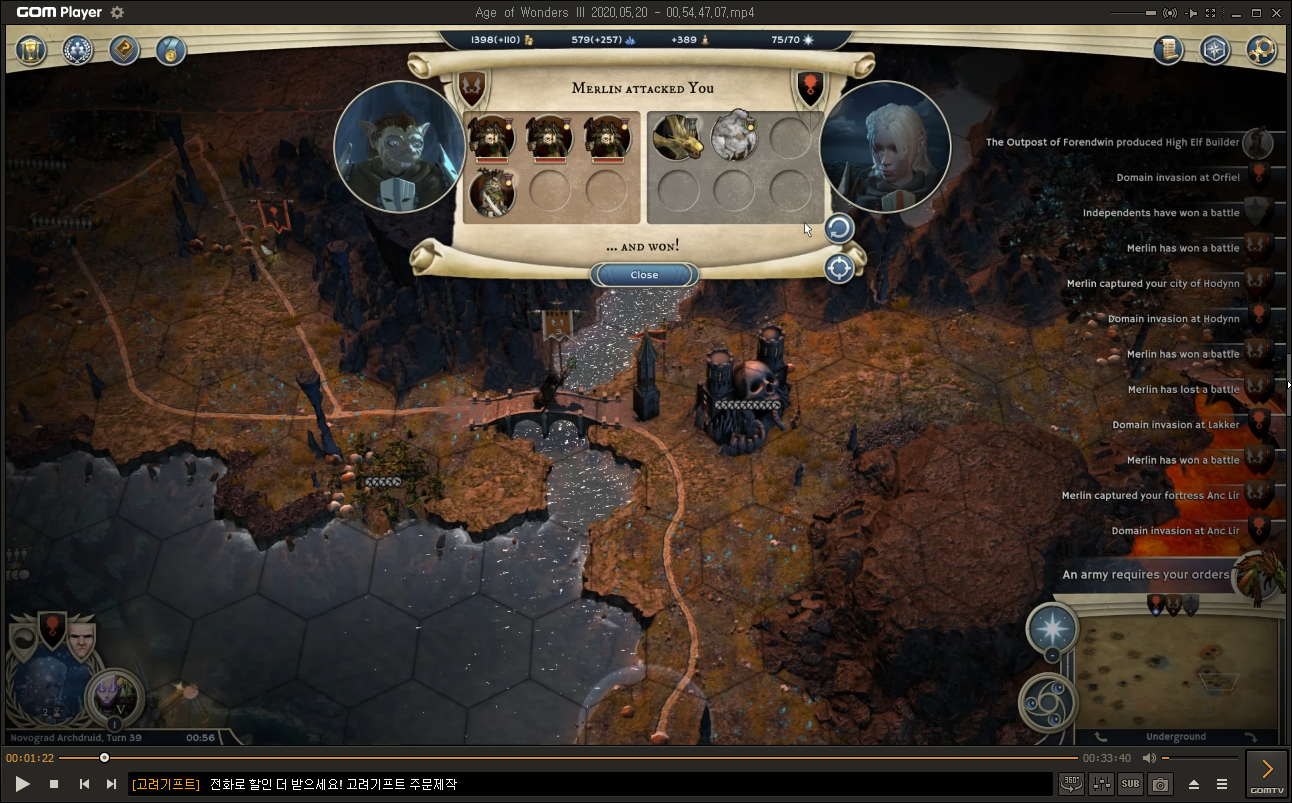
Task: Play the video in GOM Player
Action: point(23,784)
